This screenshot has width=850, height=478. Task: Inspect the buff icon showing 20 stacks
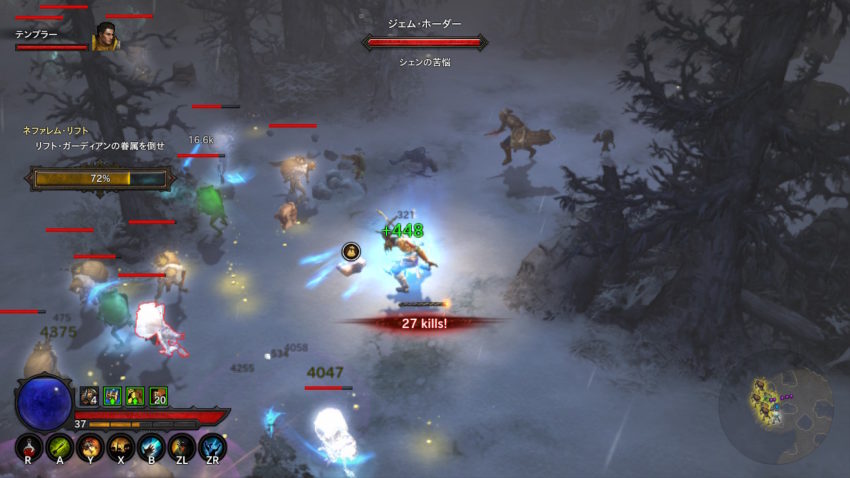[x=157, y=396]
